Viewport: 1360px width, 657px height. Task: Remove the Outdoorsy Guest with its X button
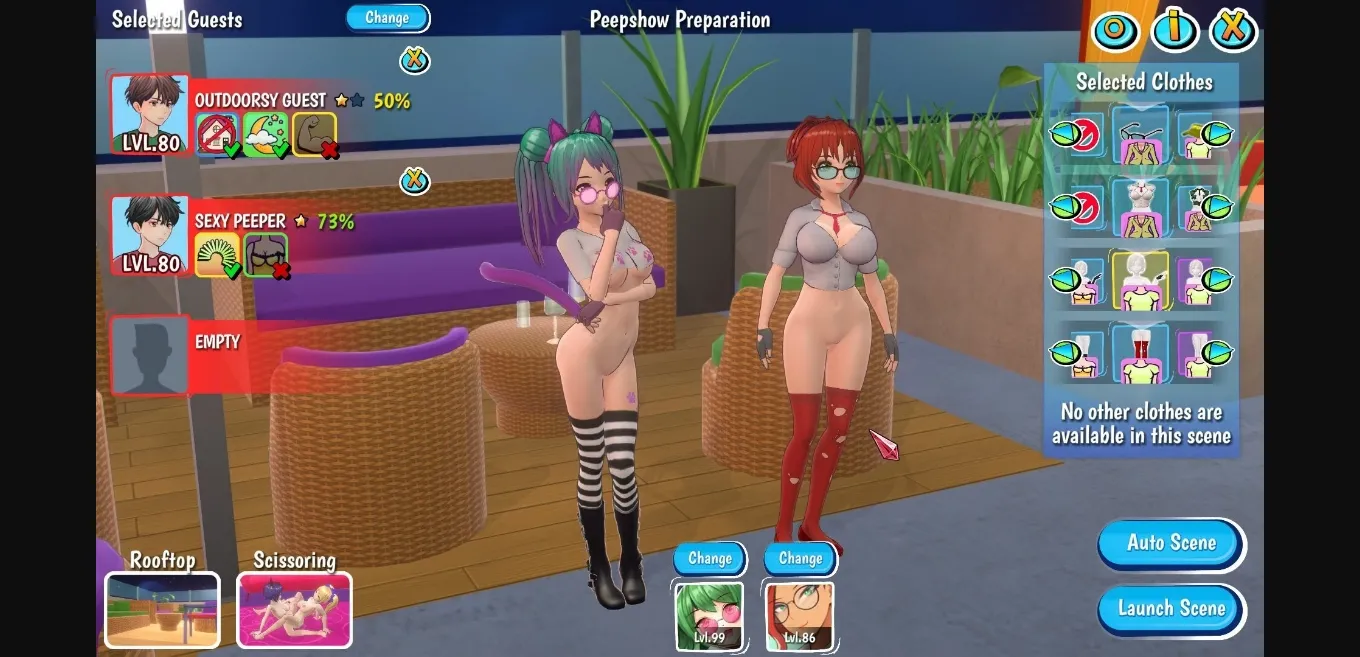[x=414, y=60]
